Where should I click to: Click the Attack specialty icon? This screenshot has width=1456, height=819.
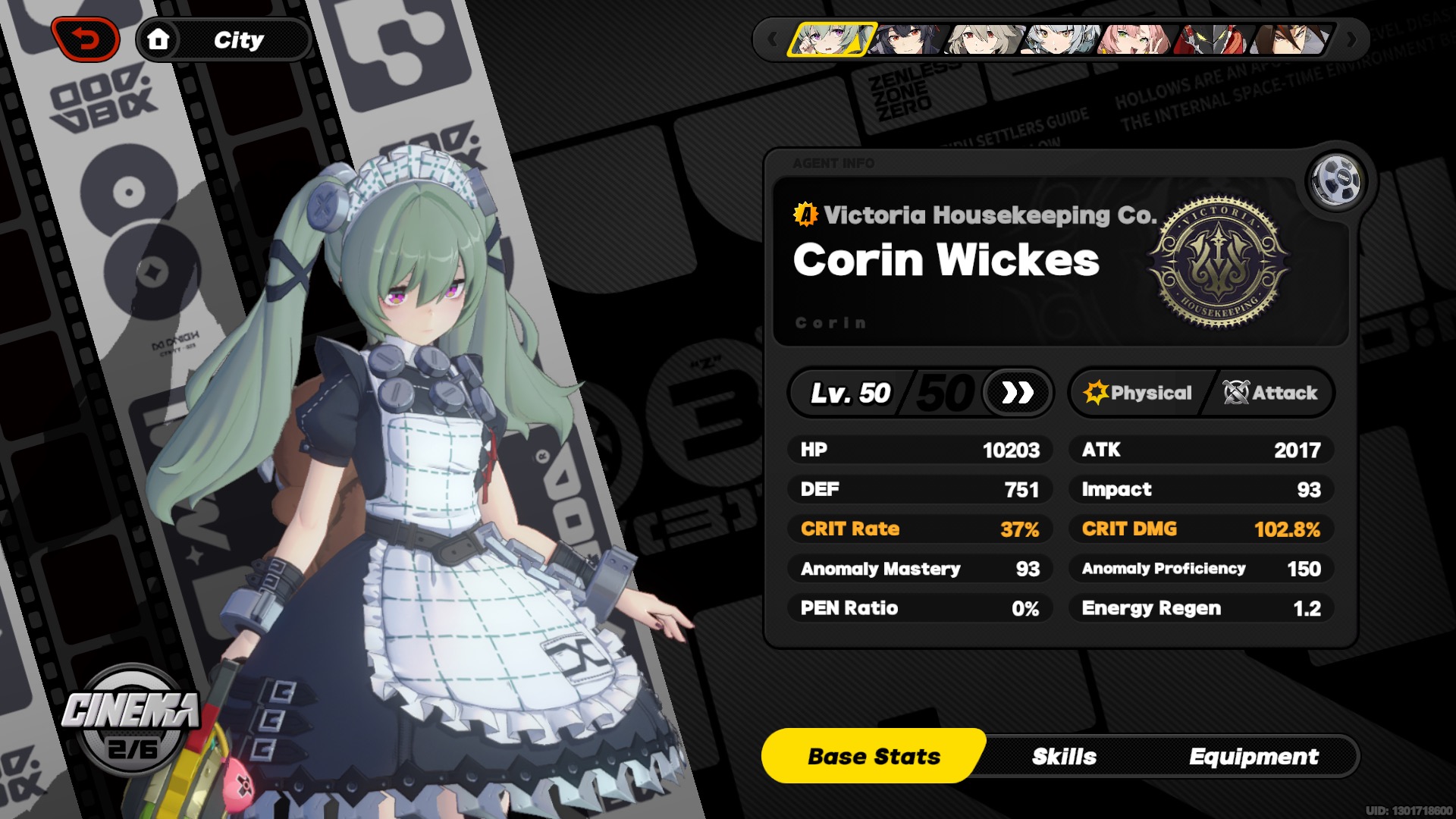click(x=1238, y=393)
